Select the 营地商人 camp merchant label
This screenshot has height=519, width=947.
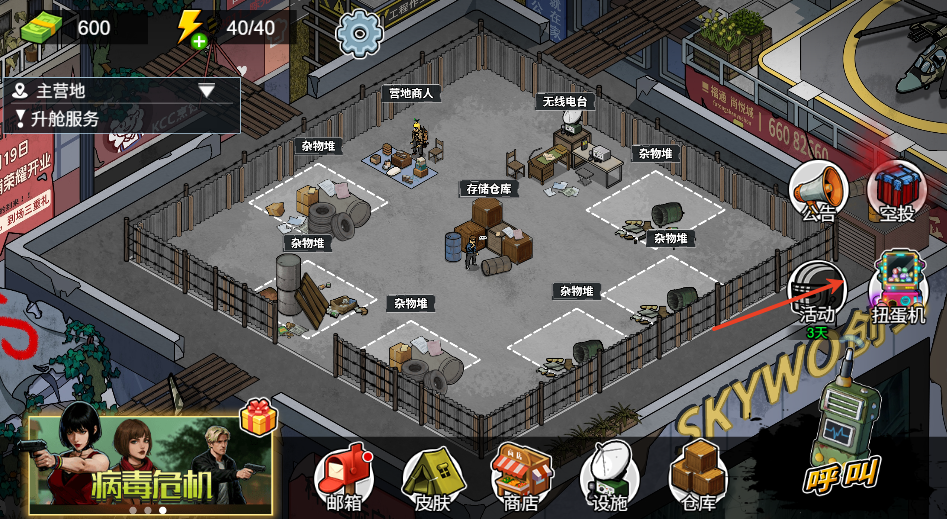click(411, 93)
